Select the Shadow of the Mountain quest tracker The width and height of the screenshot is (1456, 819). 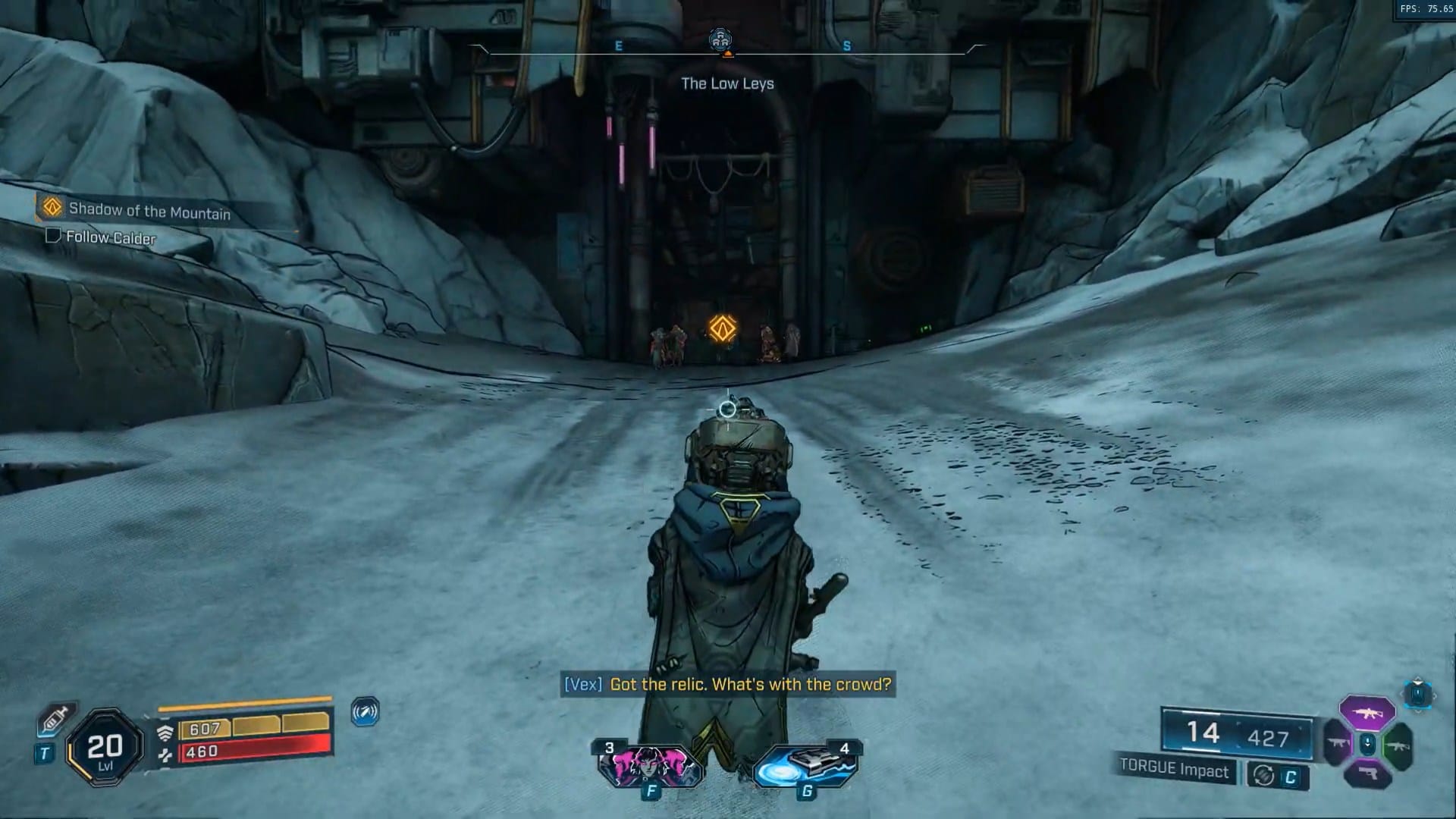(x=149, y=210)
